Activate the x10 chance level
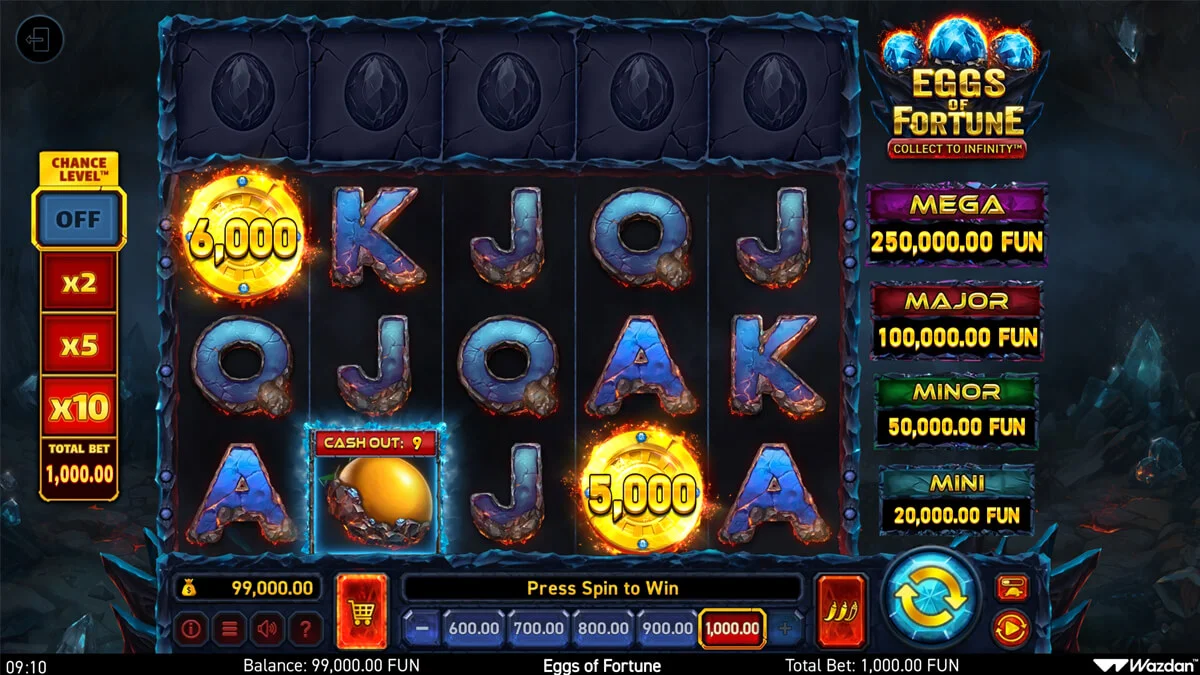 (78, 407)
